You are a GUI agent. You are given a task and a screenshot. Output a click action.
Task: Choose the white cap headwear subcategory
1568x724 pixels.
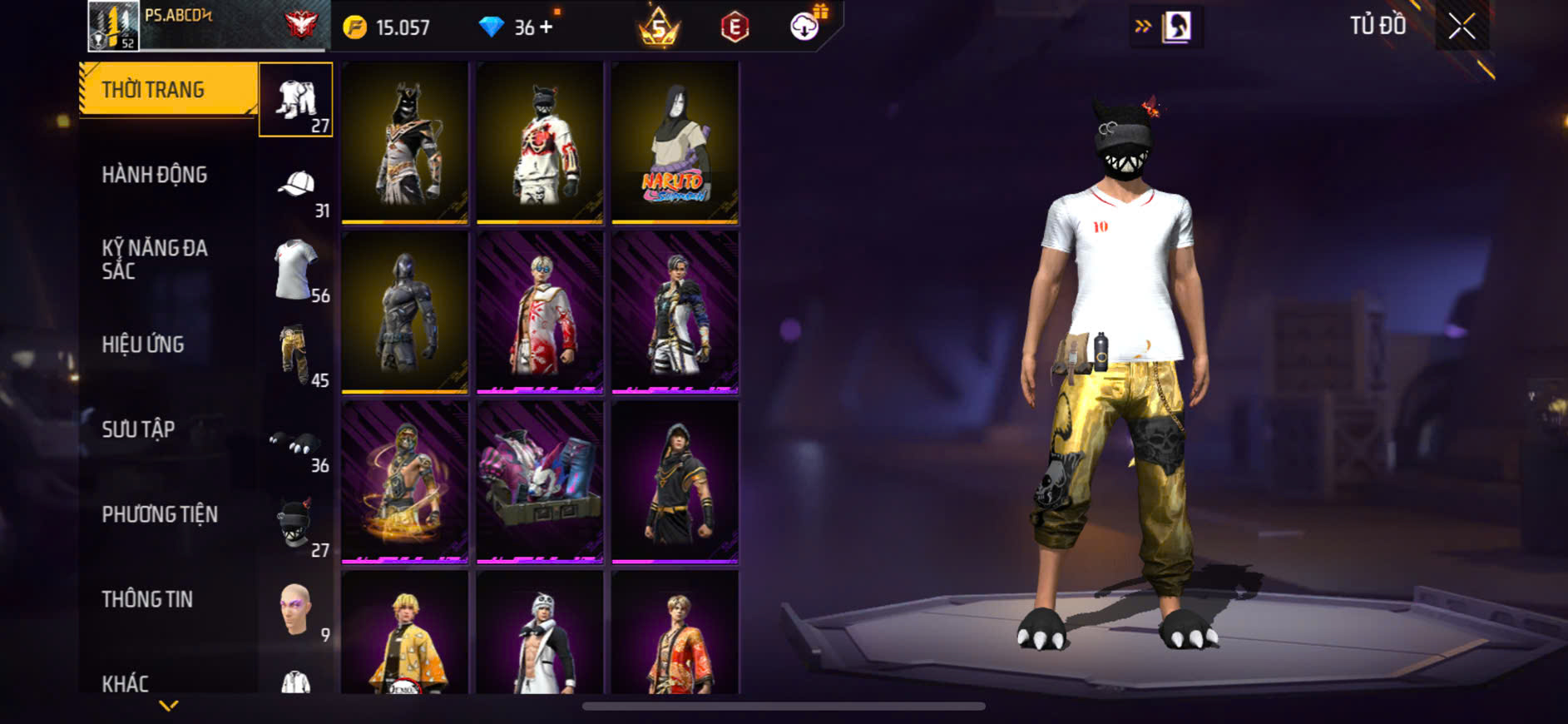296,186
